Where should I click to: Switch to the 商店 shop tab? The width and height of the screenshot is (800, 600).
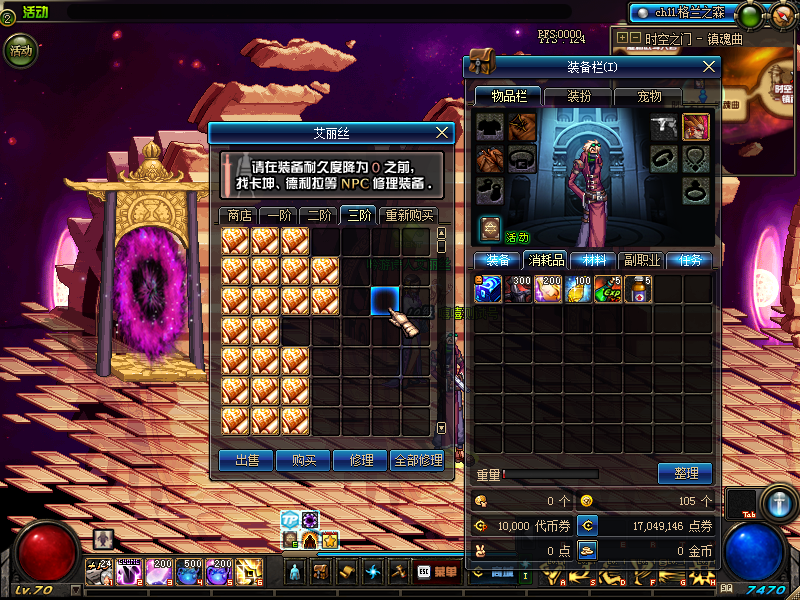click(239, 215)
